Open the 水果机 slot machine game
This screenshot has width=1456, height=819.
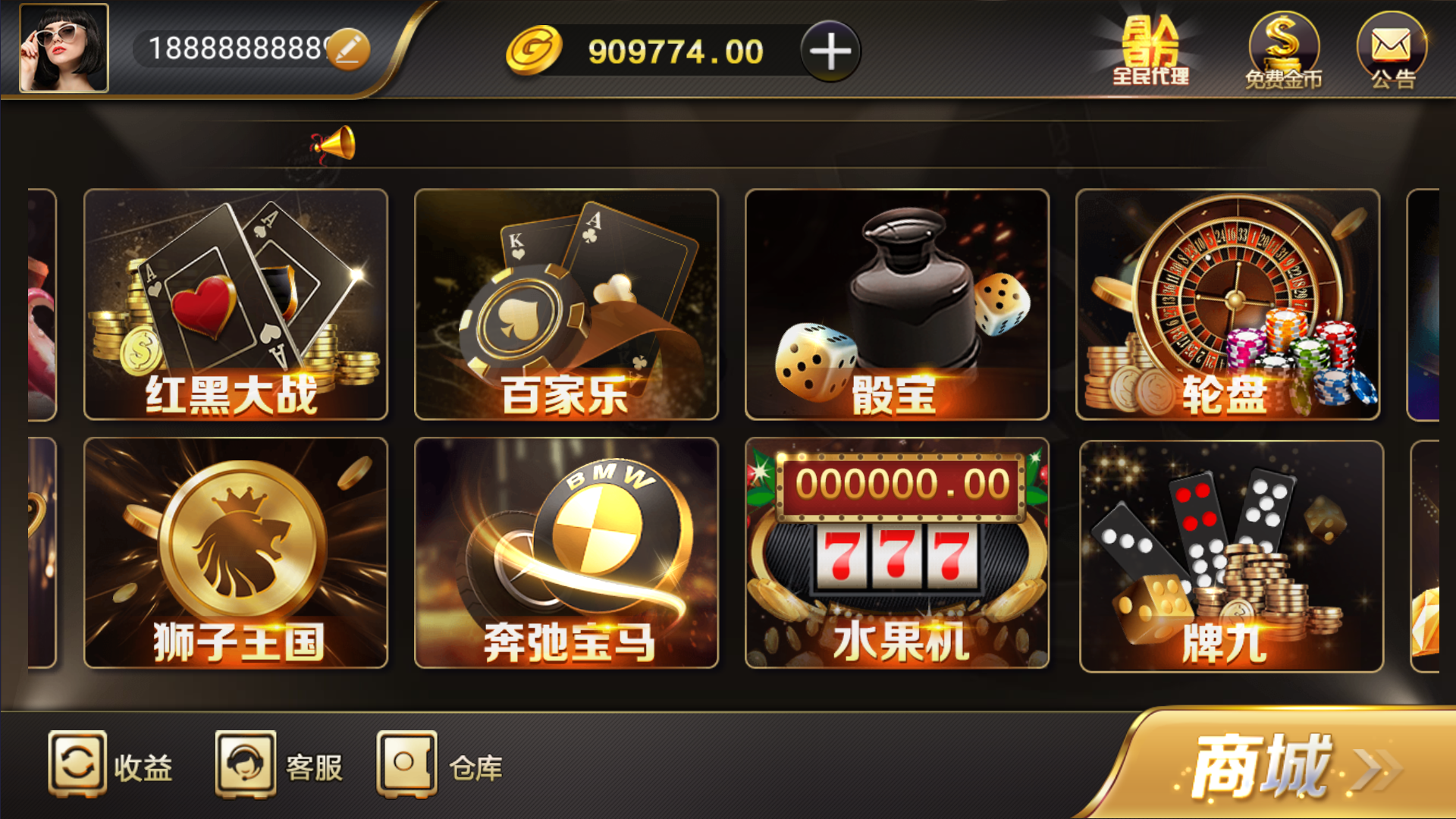898,554
